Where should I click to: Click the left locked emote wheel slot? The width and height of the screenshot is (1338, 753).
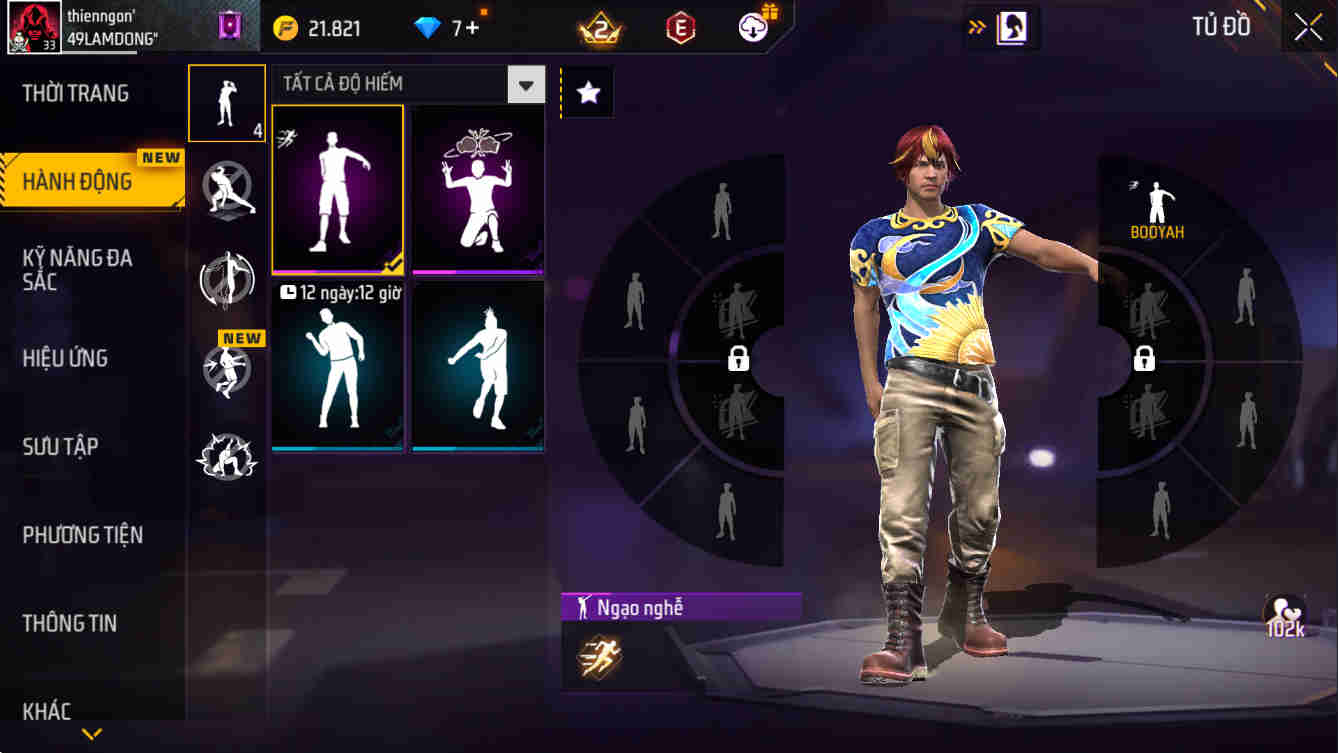737,358
